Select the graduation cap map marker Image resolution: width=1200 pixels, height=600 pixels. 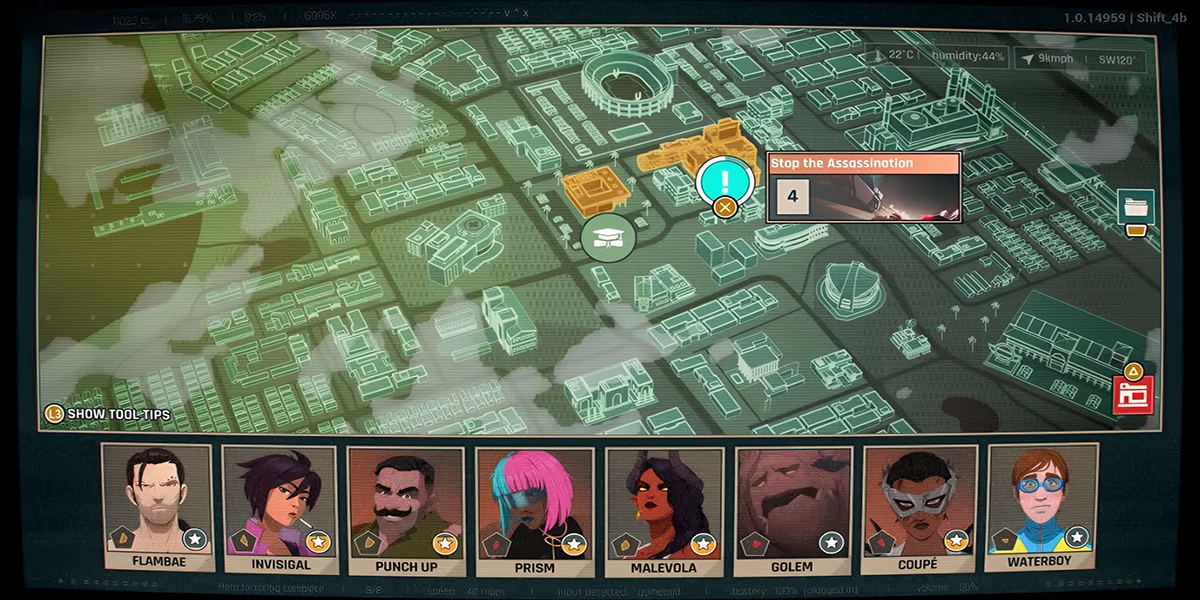point(608,238)
